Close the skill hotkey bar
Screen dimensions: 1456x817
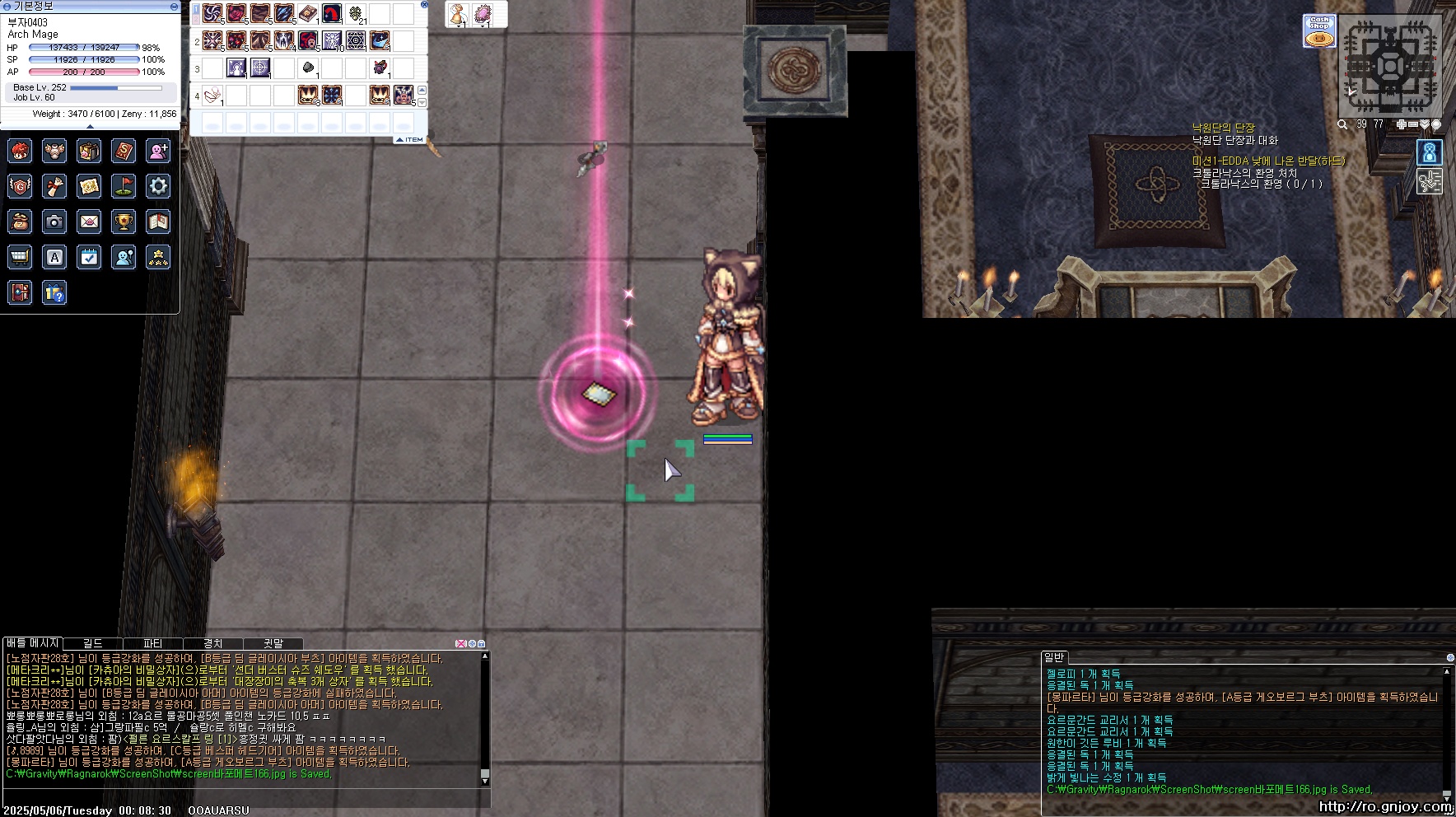(x=424, y=5)
